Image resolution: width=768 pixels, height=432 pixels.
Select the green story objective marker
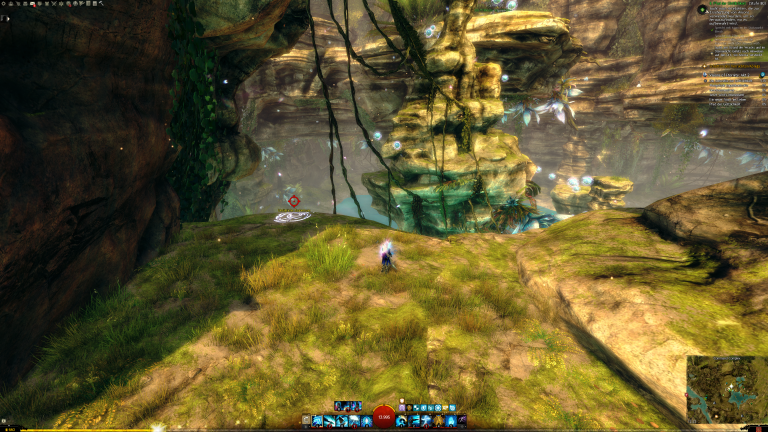click(x=703, y=10)
